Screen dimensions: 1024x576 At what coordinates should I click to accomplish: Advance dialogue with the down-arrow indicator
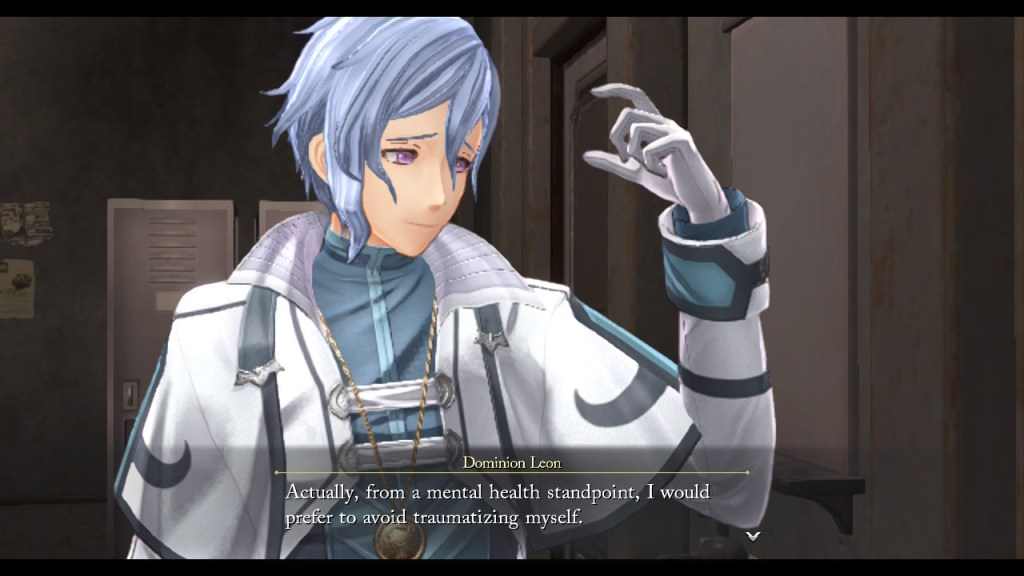pos(753,537)
